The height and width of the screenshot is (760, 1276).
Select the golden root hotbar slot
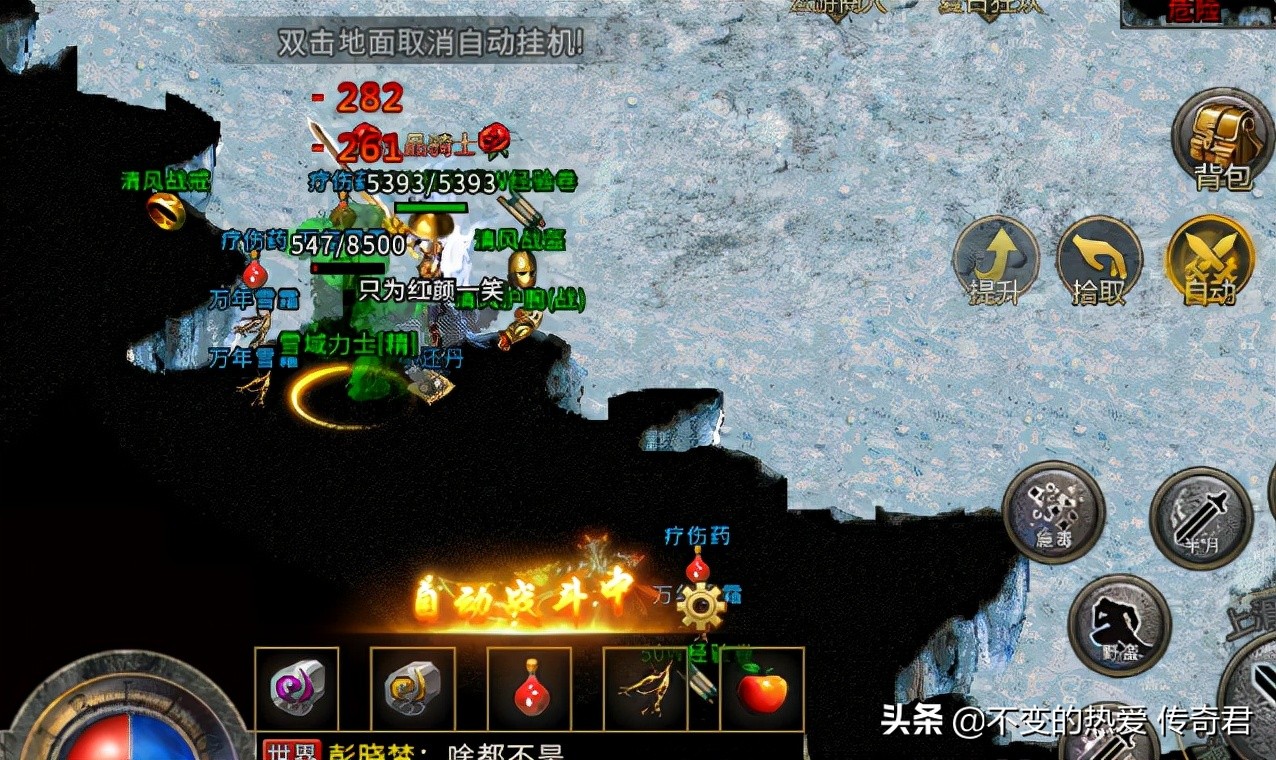click(645, 689)
